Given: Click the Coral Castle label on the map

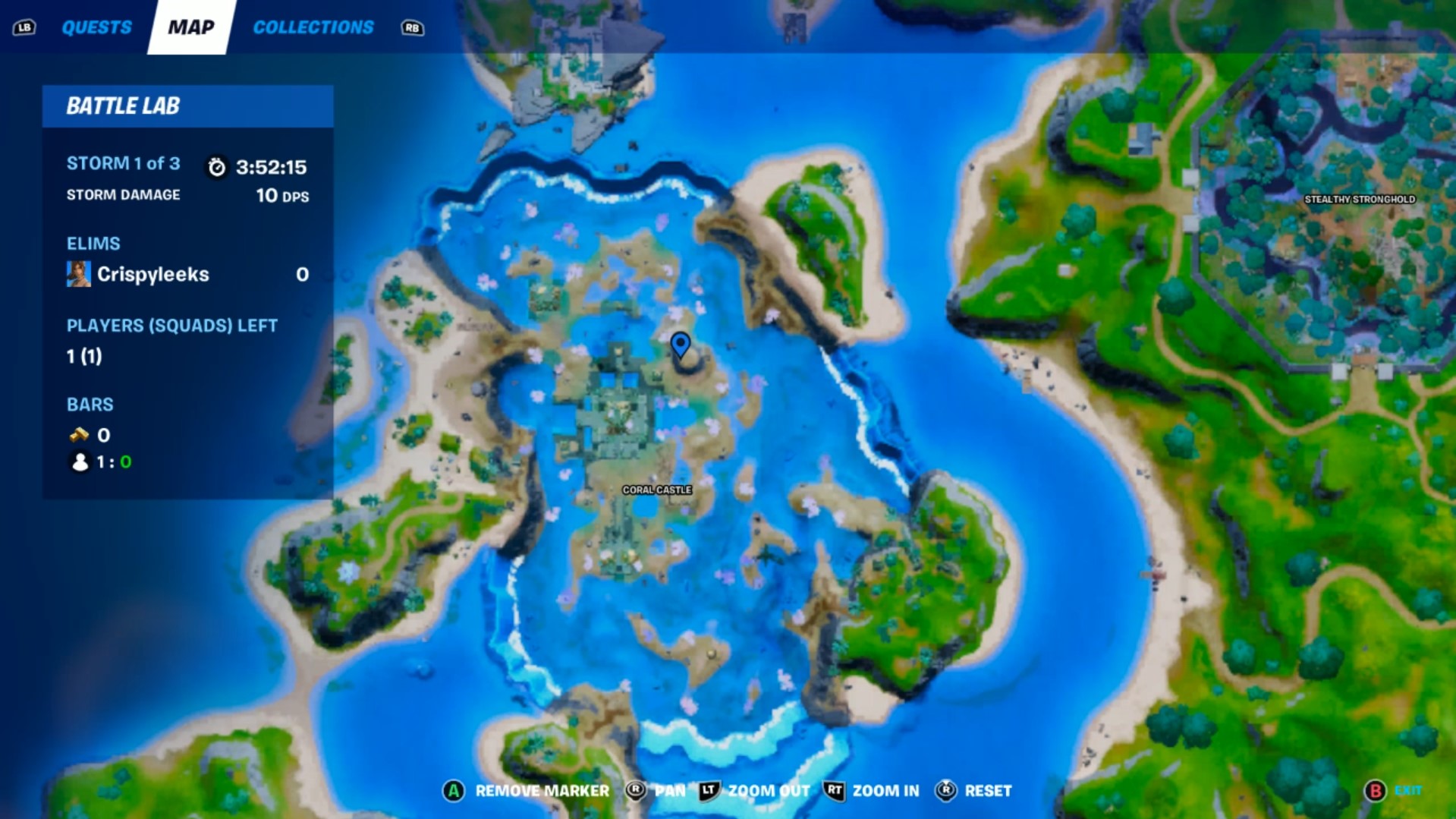Looking at the screenshot, I should pyautogui.click(x=657, y=490).
